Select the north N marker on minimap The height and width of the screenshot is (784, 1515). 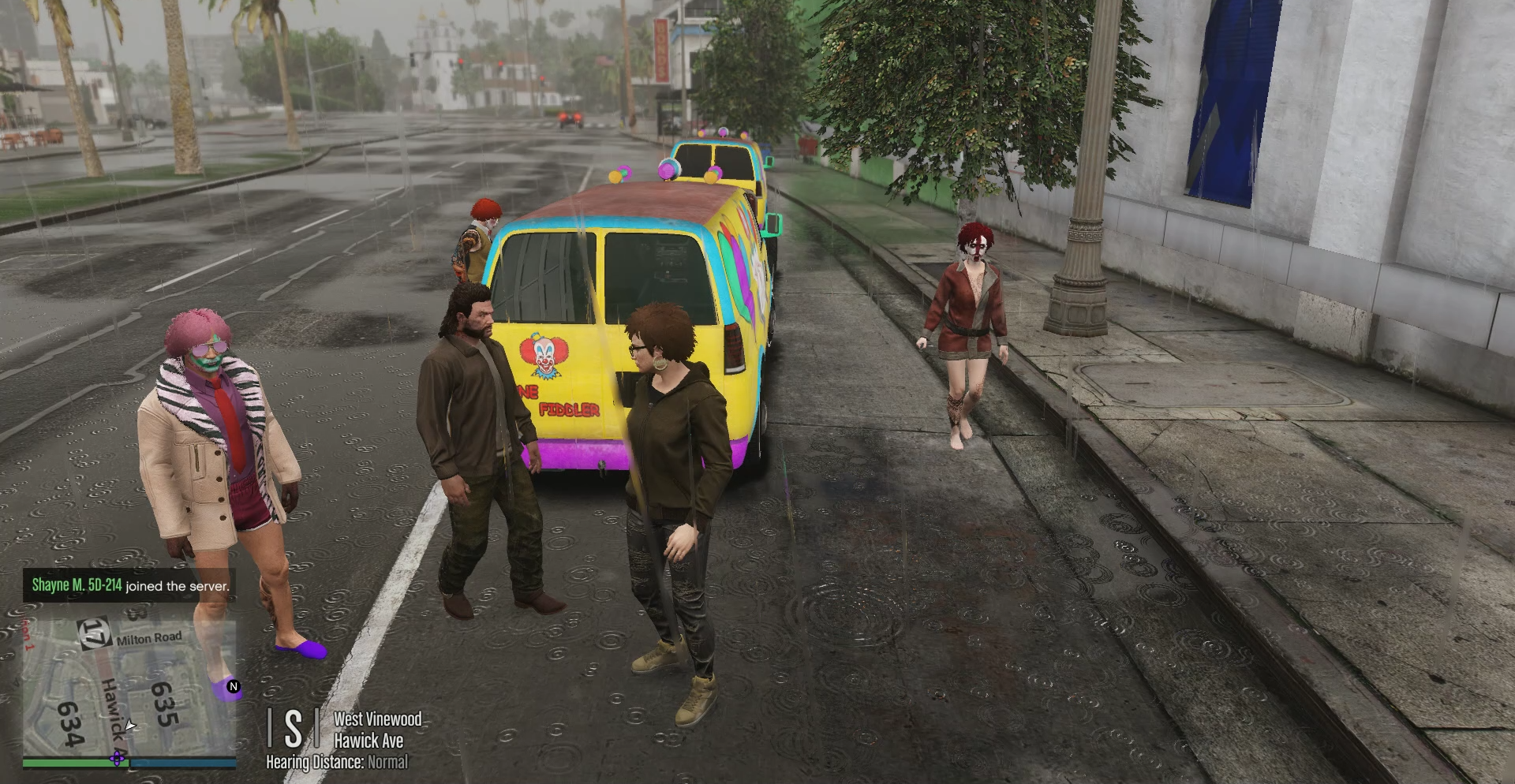tap(233, 687)
